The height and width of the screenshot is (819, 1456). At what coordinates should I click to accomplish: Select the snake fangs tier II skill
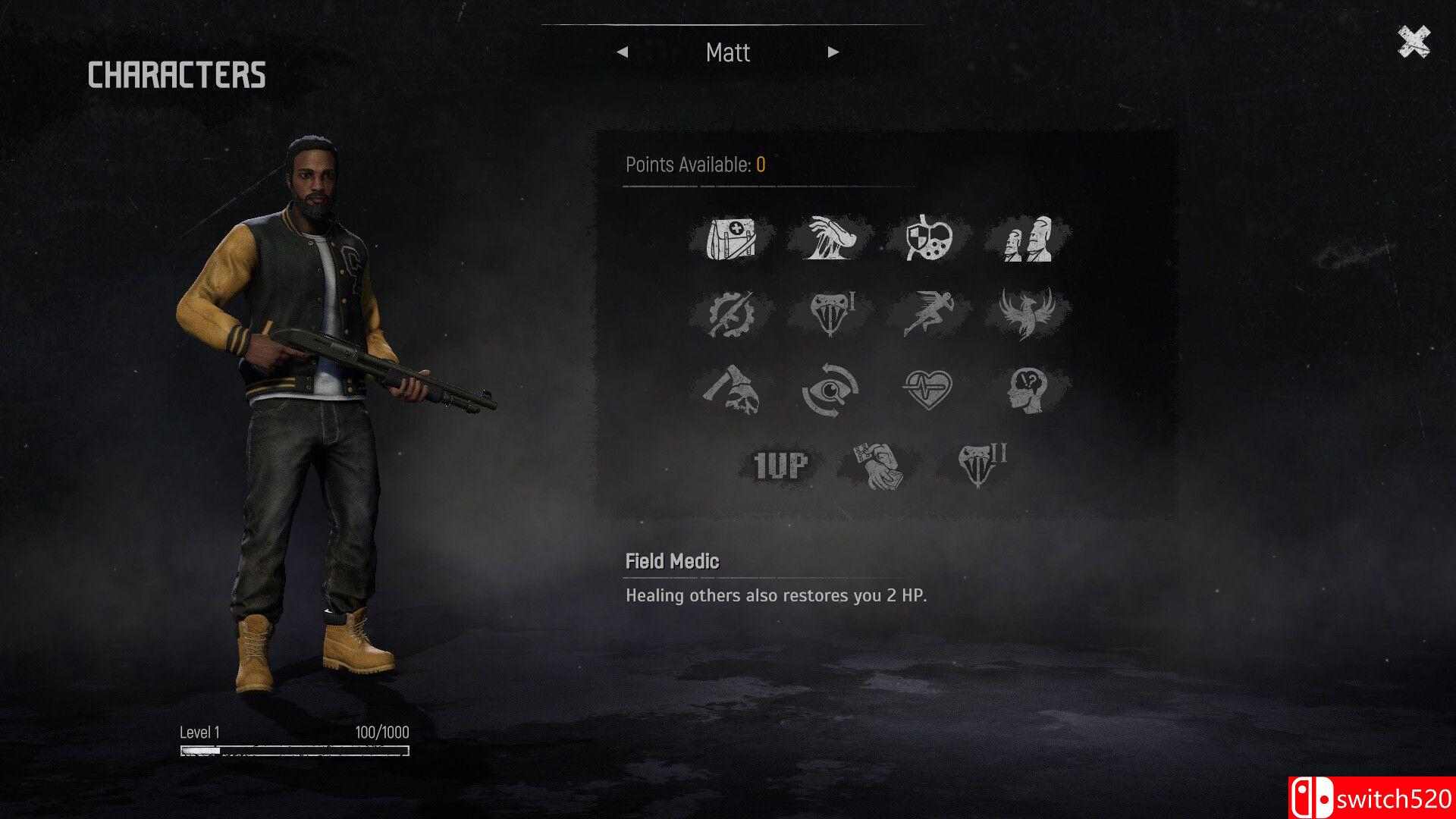[979, 464]
